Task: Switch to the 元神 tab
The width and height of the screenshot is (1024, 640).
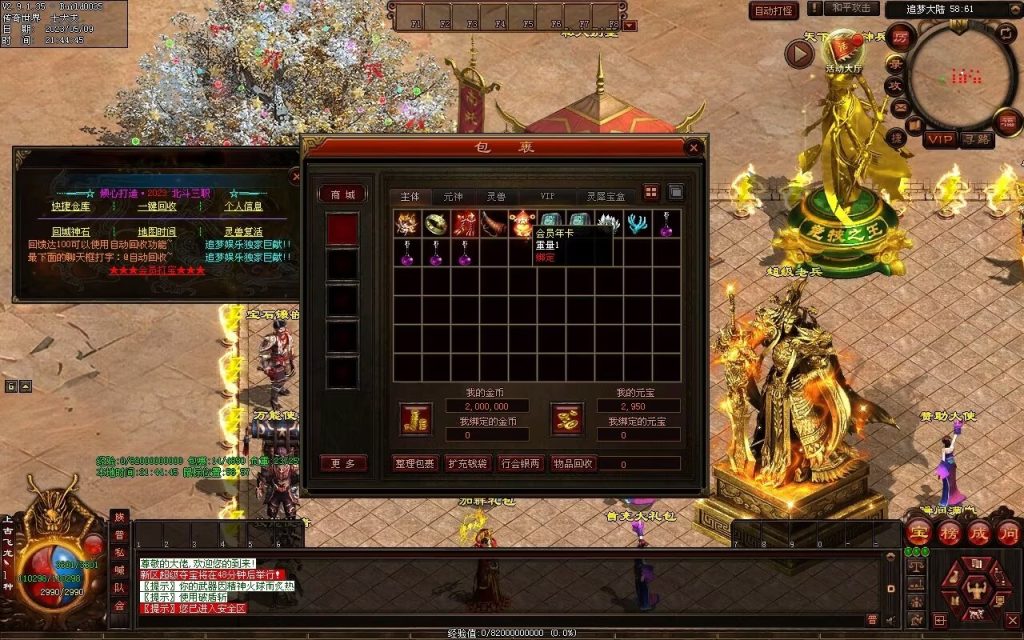Action: [453, 196]
